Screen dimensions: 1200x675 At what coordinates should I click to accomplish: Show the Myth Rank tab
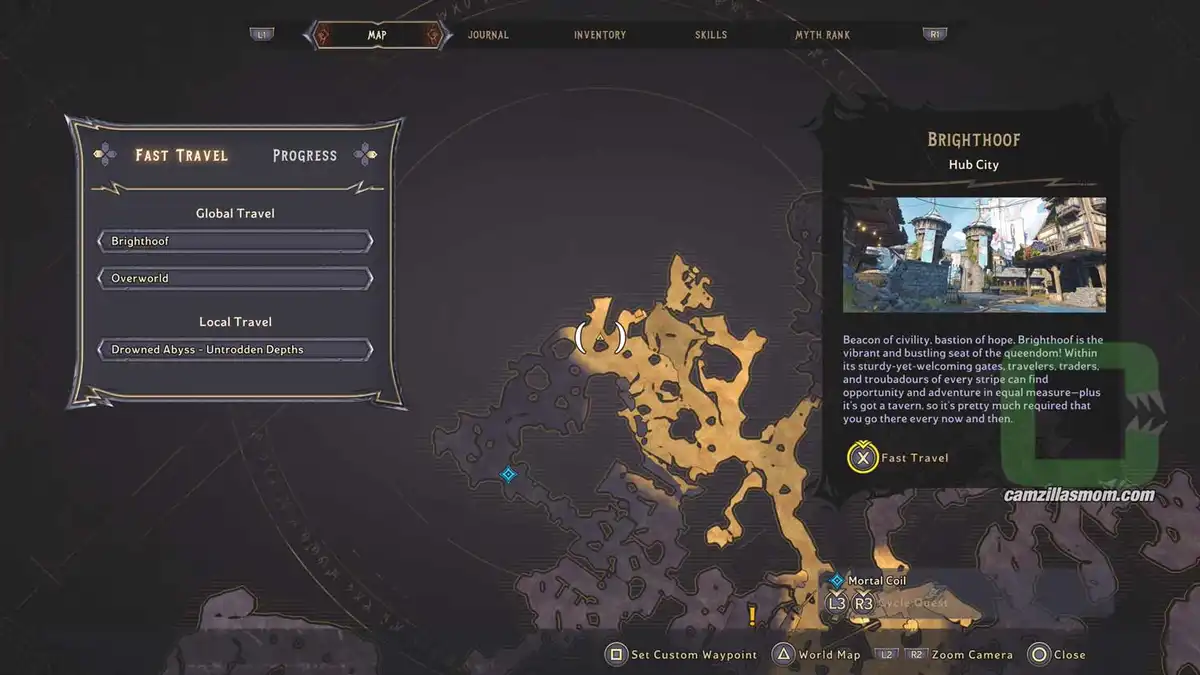822,35
